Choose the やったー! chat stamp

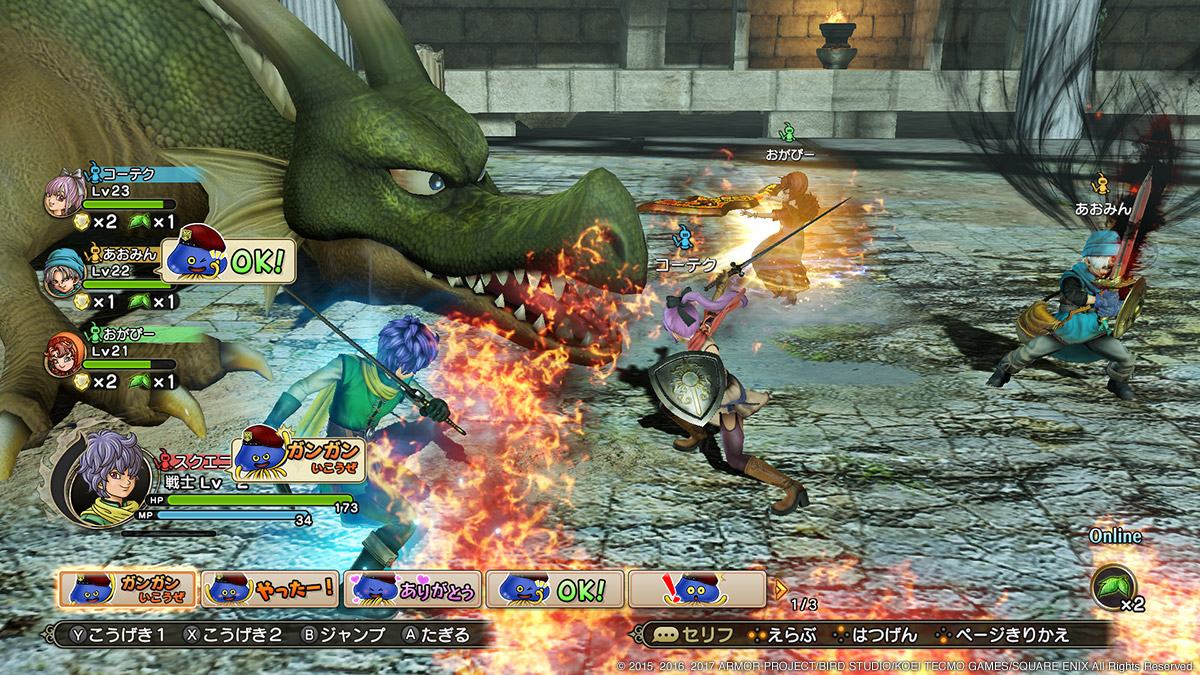(x=270, y=590)
